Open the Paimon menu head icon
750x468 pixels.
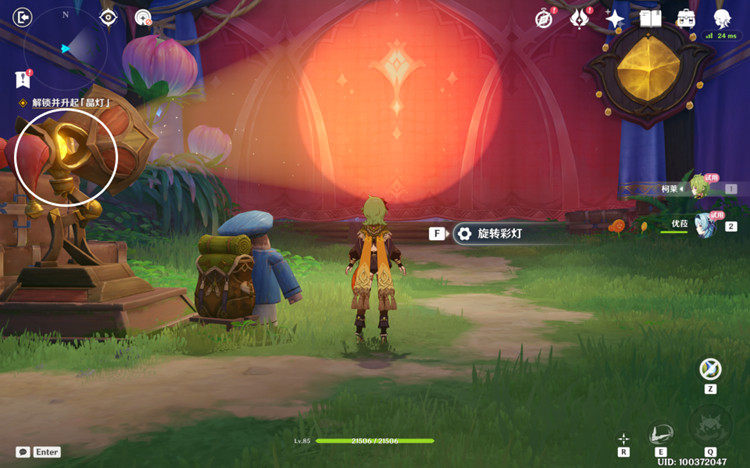(x=721, y=18)
